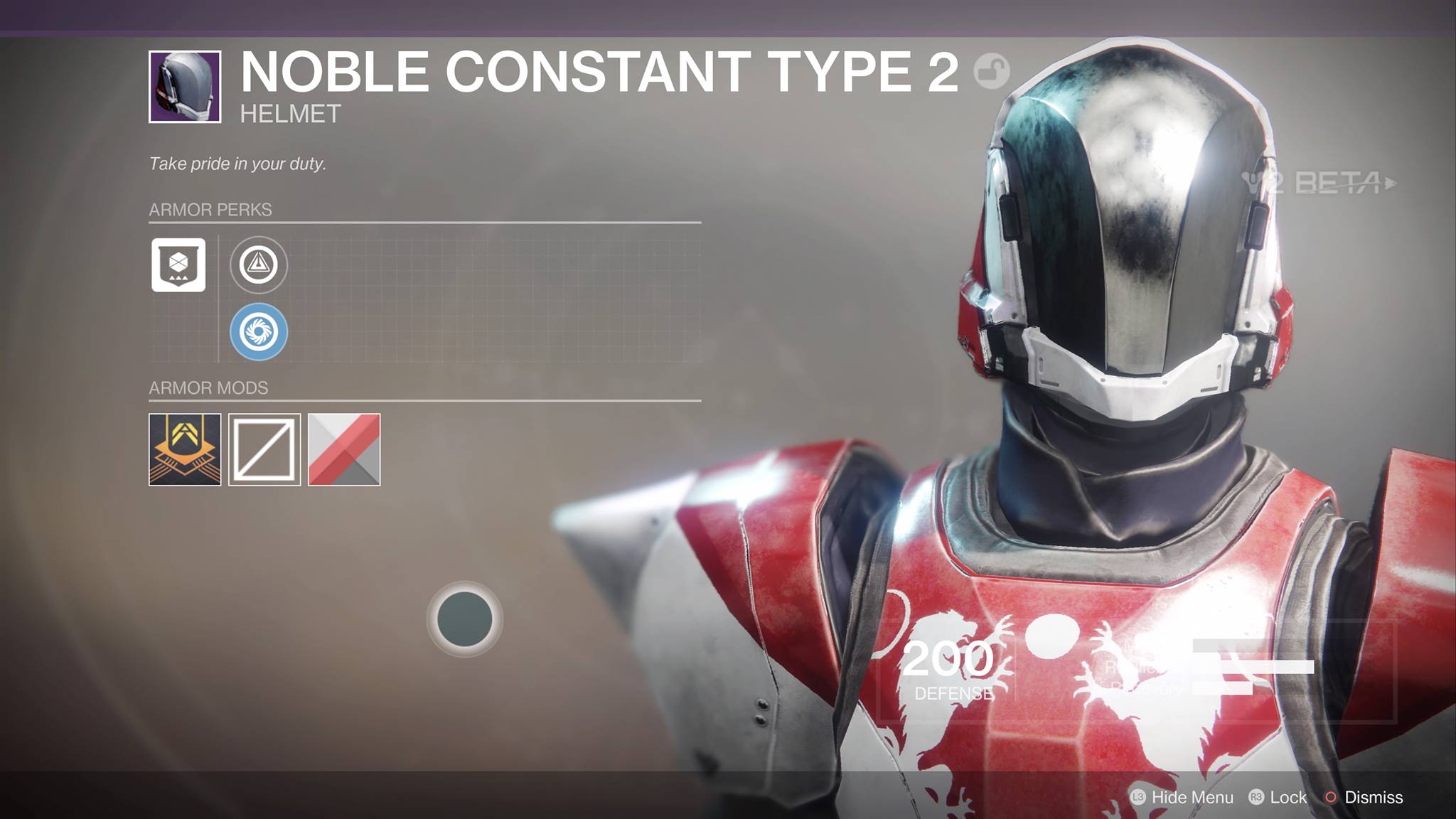Toggle the padlock icon beside the title
1456x819 pixels.
[991, 71]
